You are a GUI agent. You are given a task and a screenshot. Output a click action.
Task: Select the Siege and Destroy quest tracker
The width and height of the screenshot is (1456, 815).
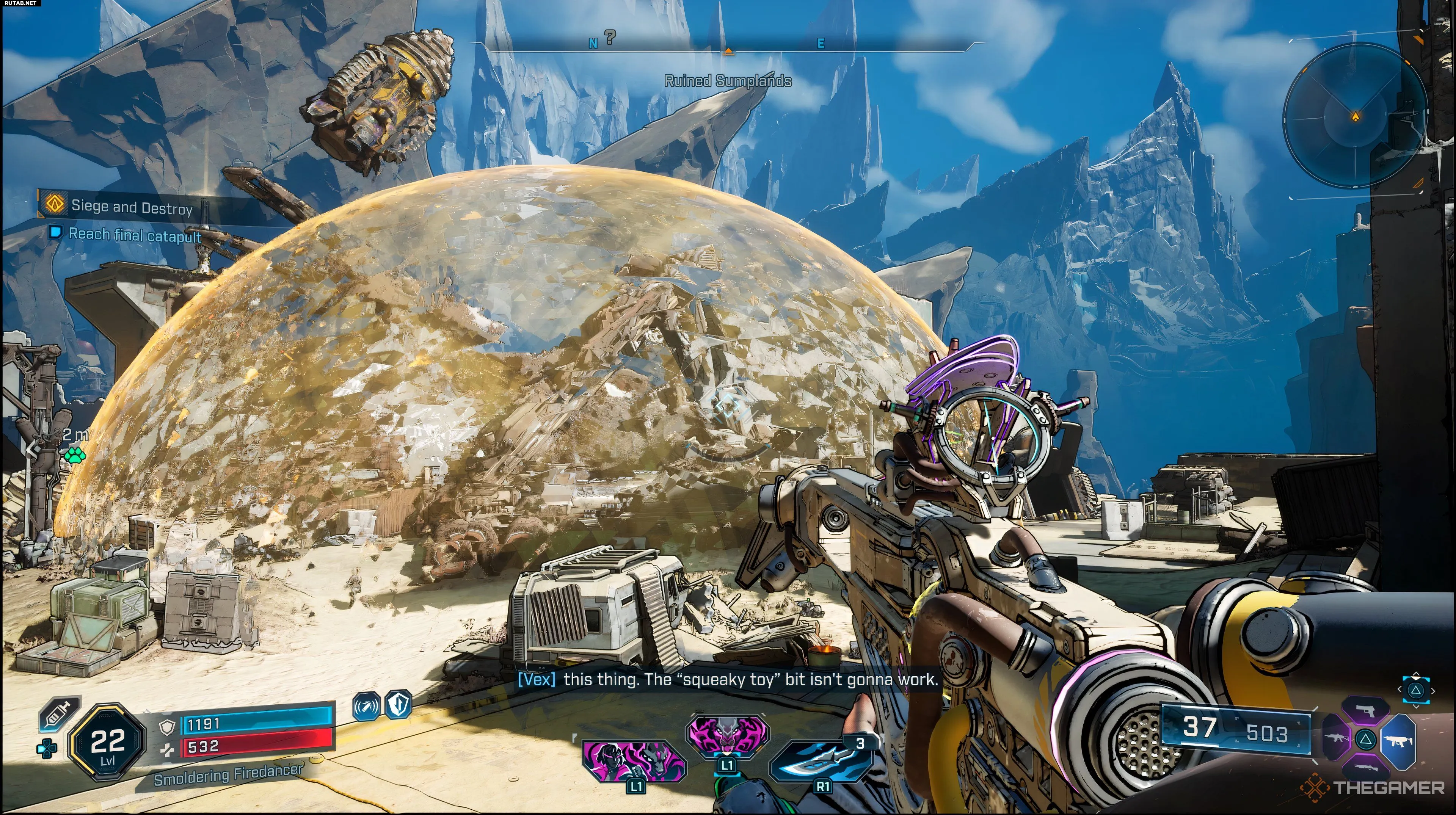(131, 207)
